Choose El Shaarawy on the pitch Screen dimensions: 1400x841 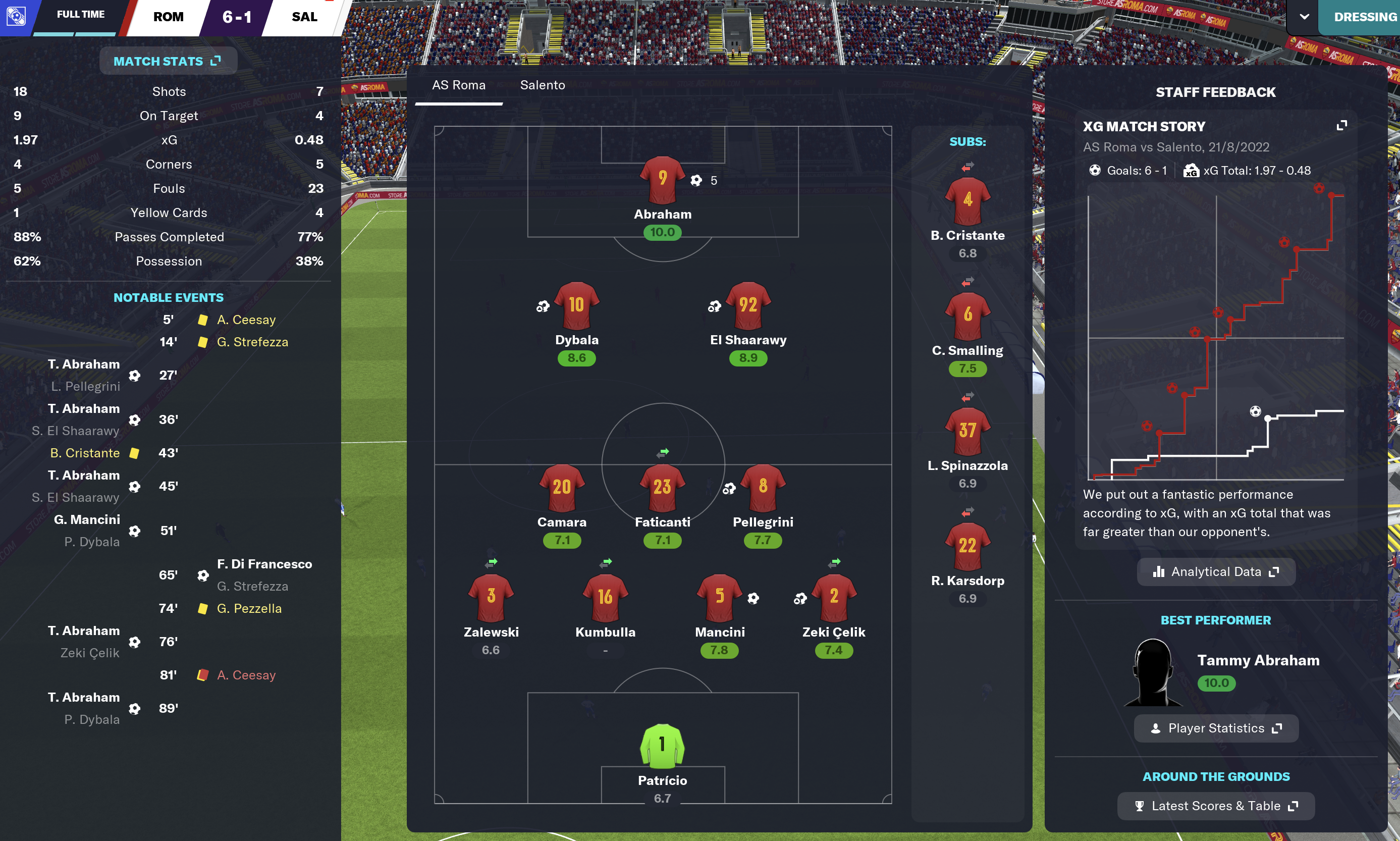tap(748, 306)
